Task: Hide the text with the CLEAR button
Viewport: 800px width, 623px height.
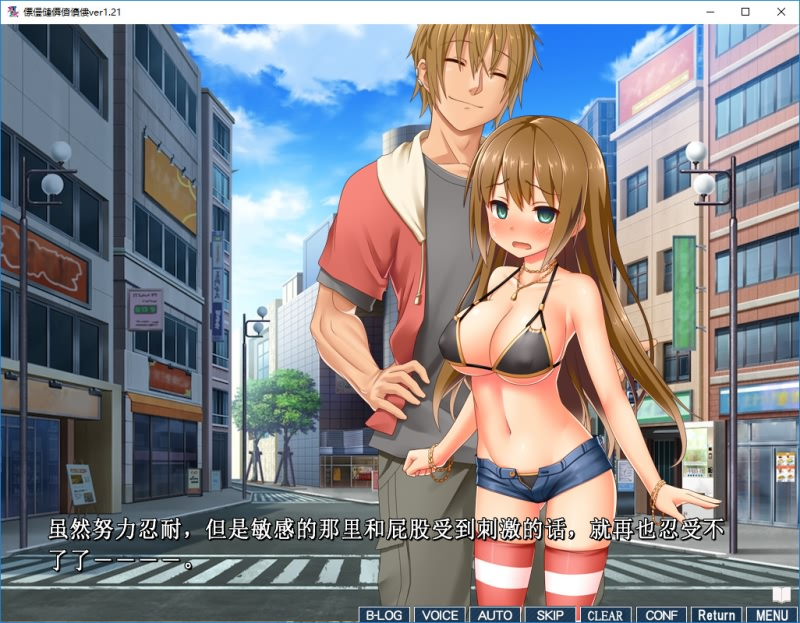Action: 605,615
